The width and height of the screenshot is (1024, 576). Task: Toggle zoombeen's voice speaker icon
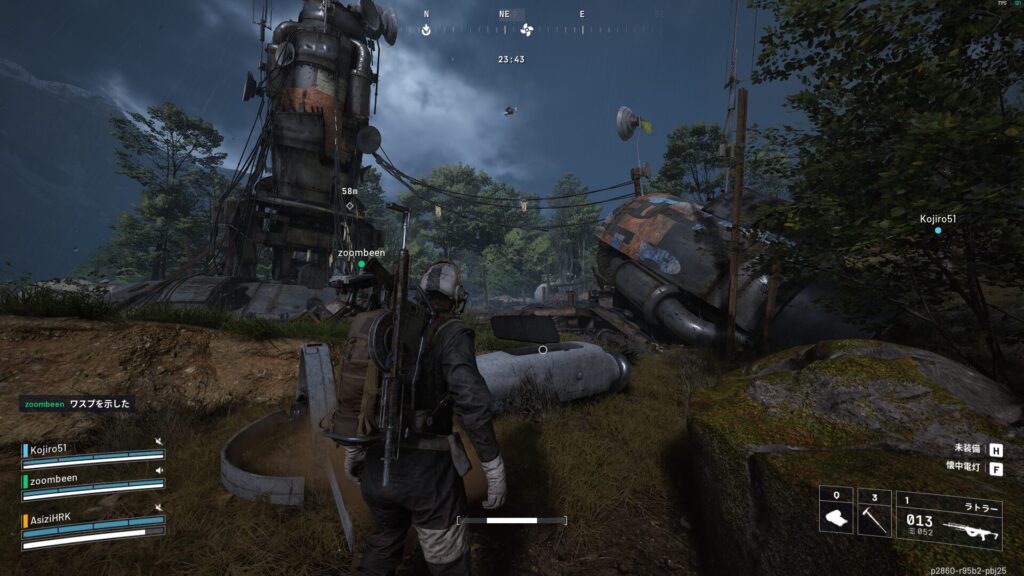[159, 469]
